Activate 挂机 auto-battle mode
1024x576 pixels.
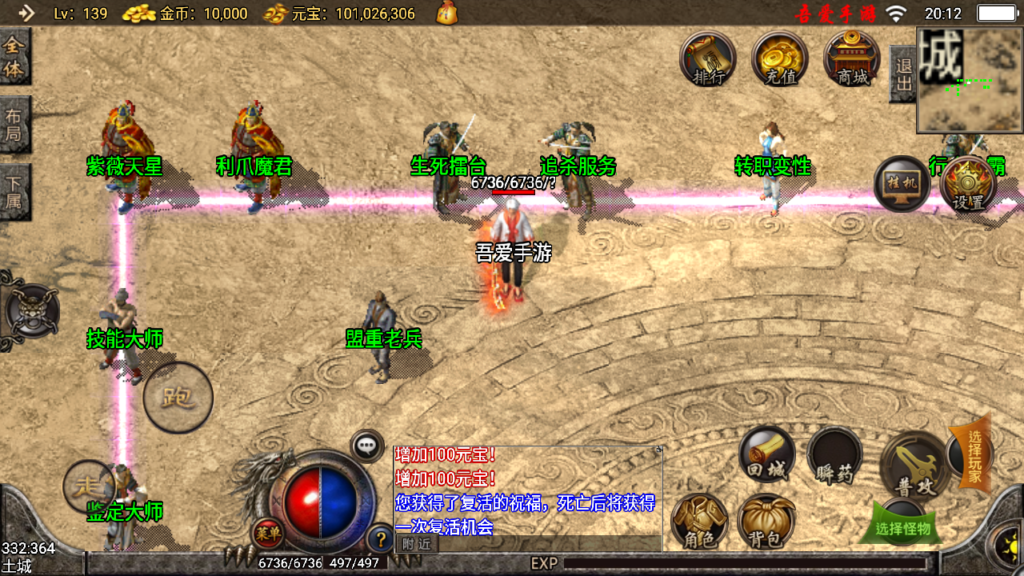pyautogui.click(x=901, y=184)
